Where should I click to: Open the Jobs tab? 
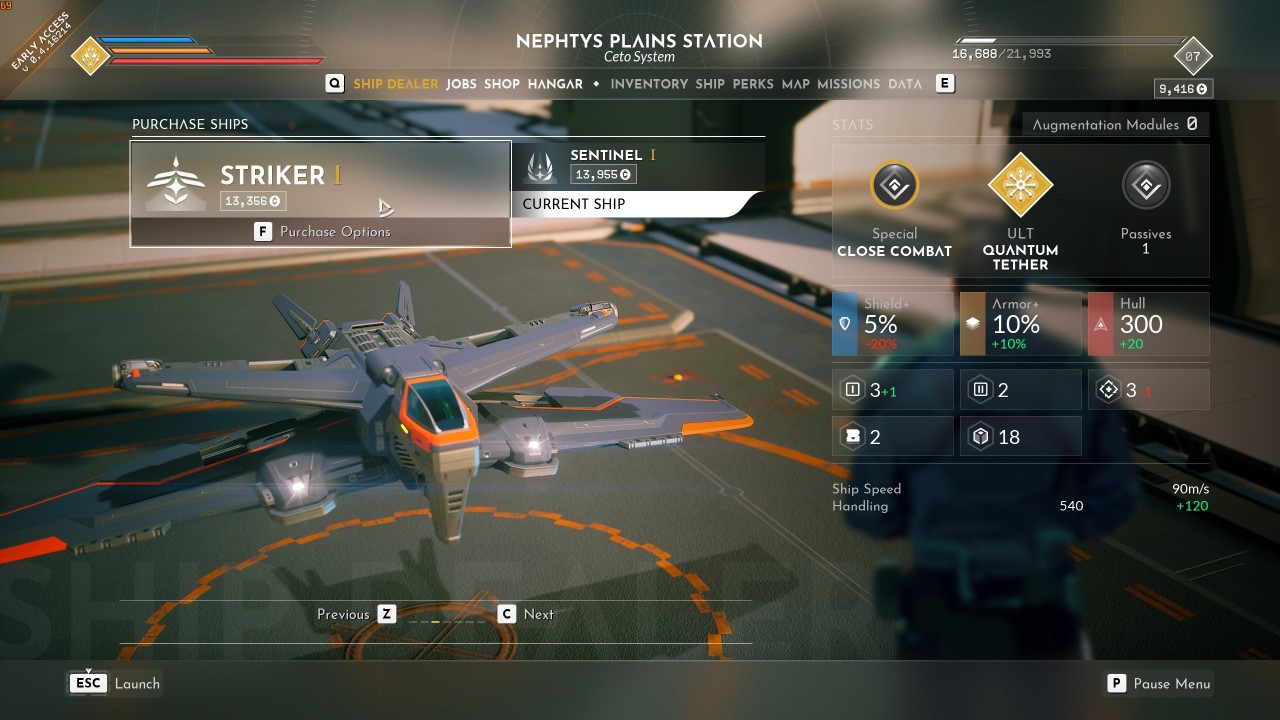pos(461,84)
